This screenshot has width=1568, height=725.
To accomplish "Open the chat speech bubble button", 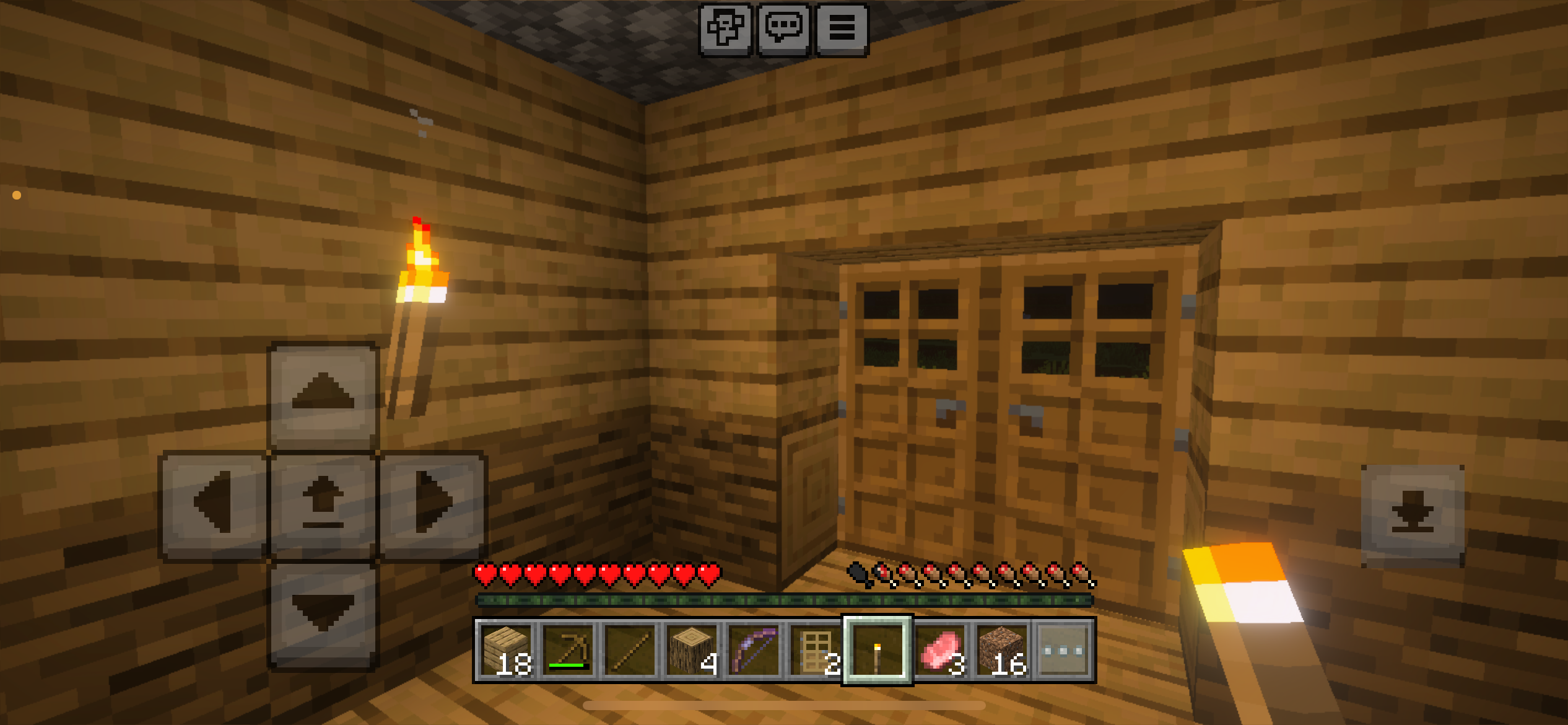I will point(784,29).
